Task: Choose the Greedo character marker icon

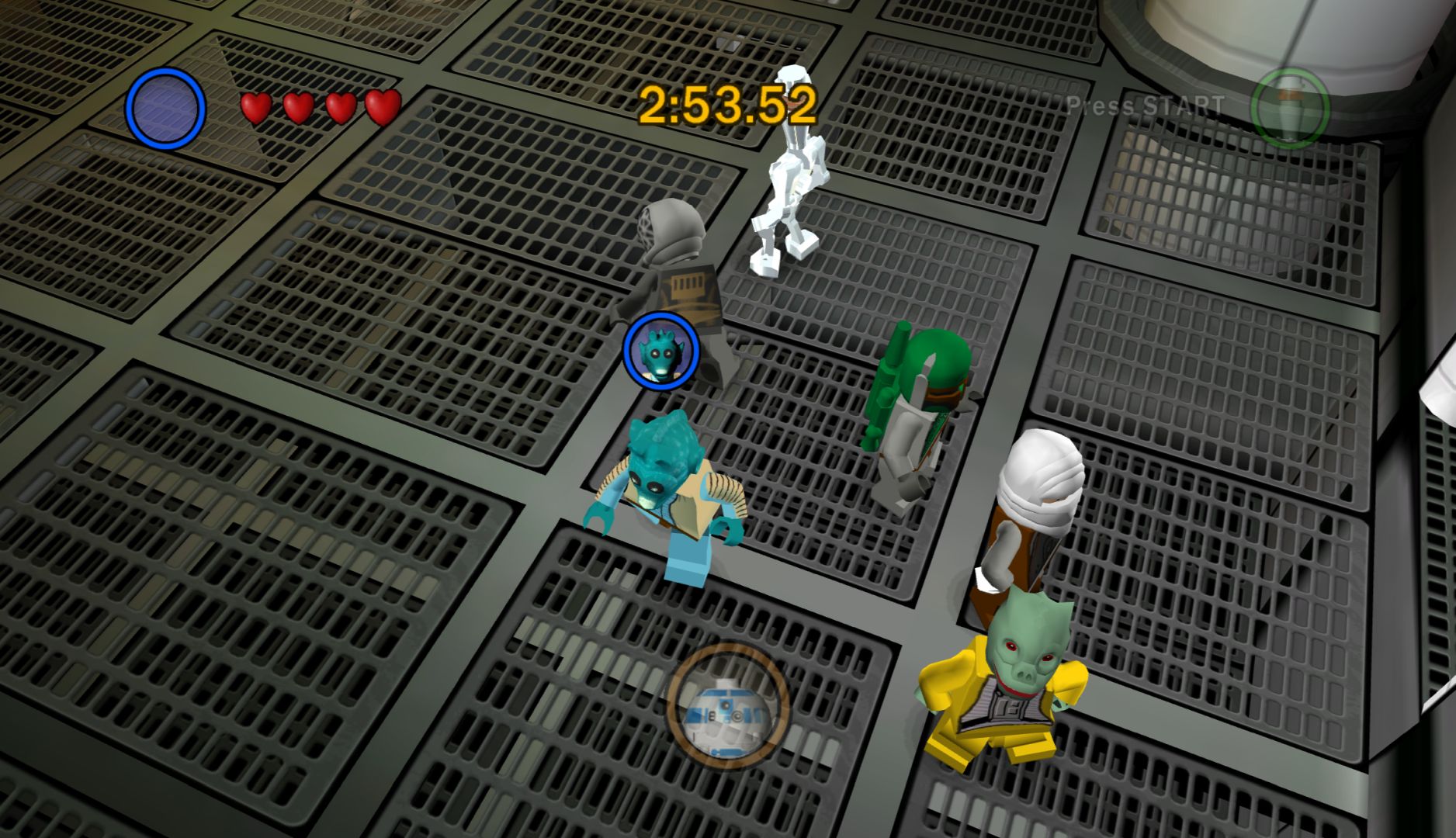Action: pyautogui.click(x=661, y=351)
